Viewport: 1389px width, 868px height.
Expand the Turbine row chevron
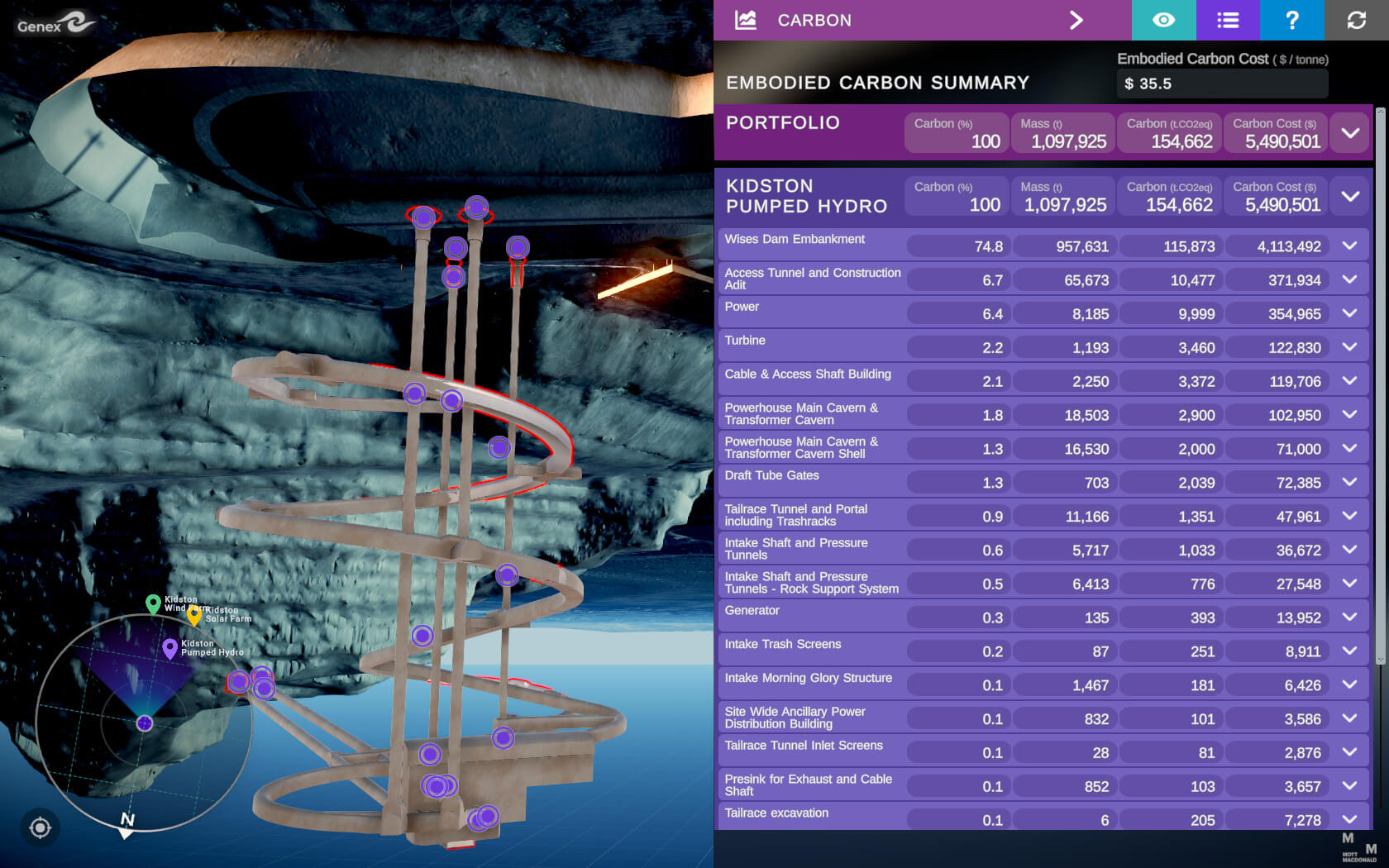(1350, 347)
